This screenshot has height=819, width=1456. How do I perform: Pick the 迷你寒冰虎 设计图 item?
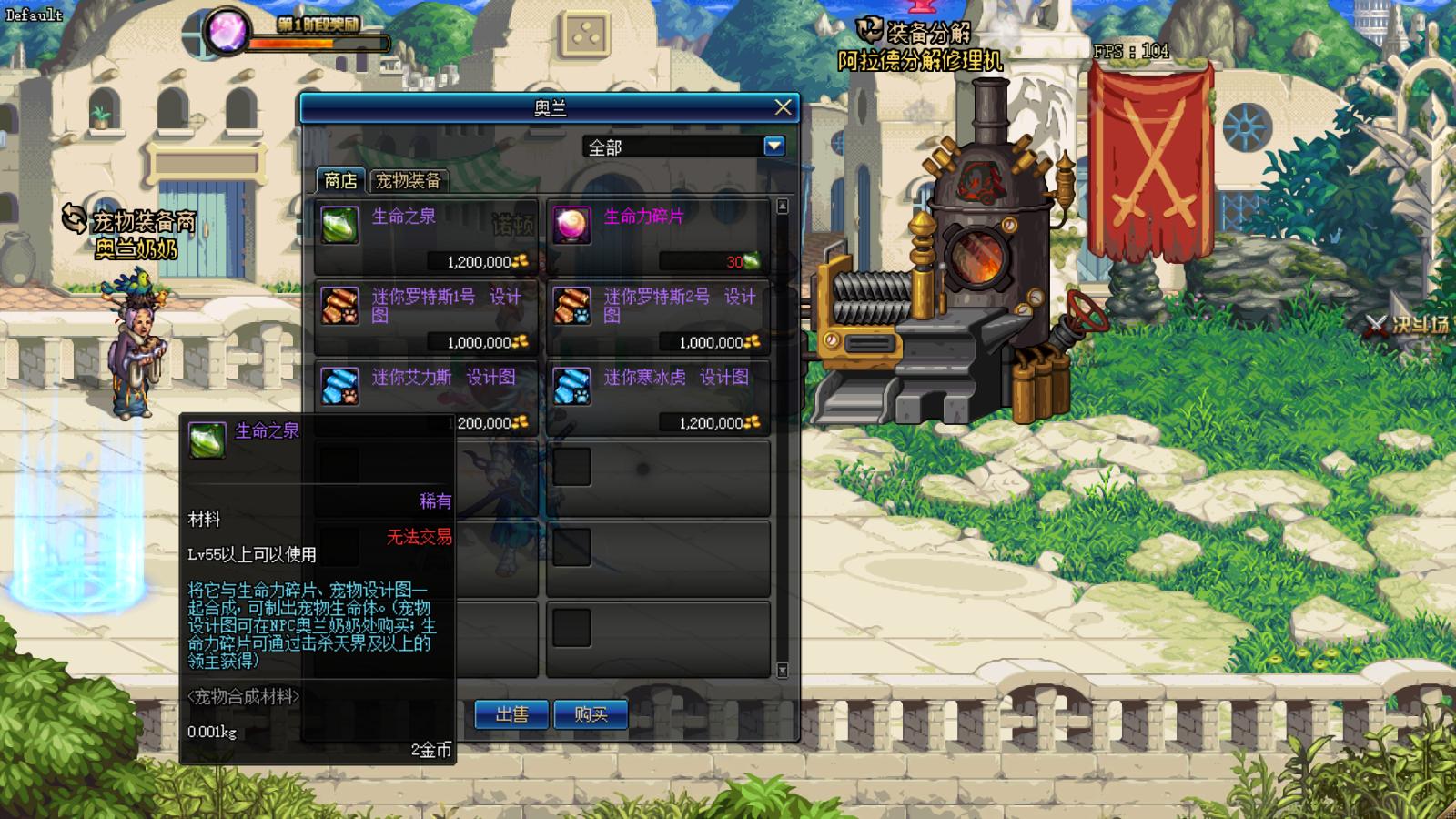click(658, 397)
